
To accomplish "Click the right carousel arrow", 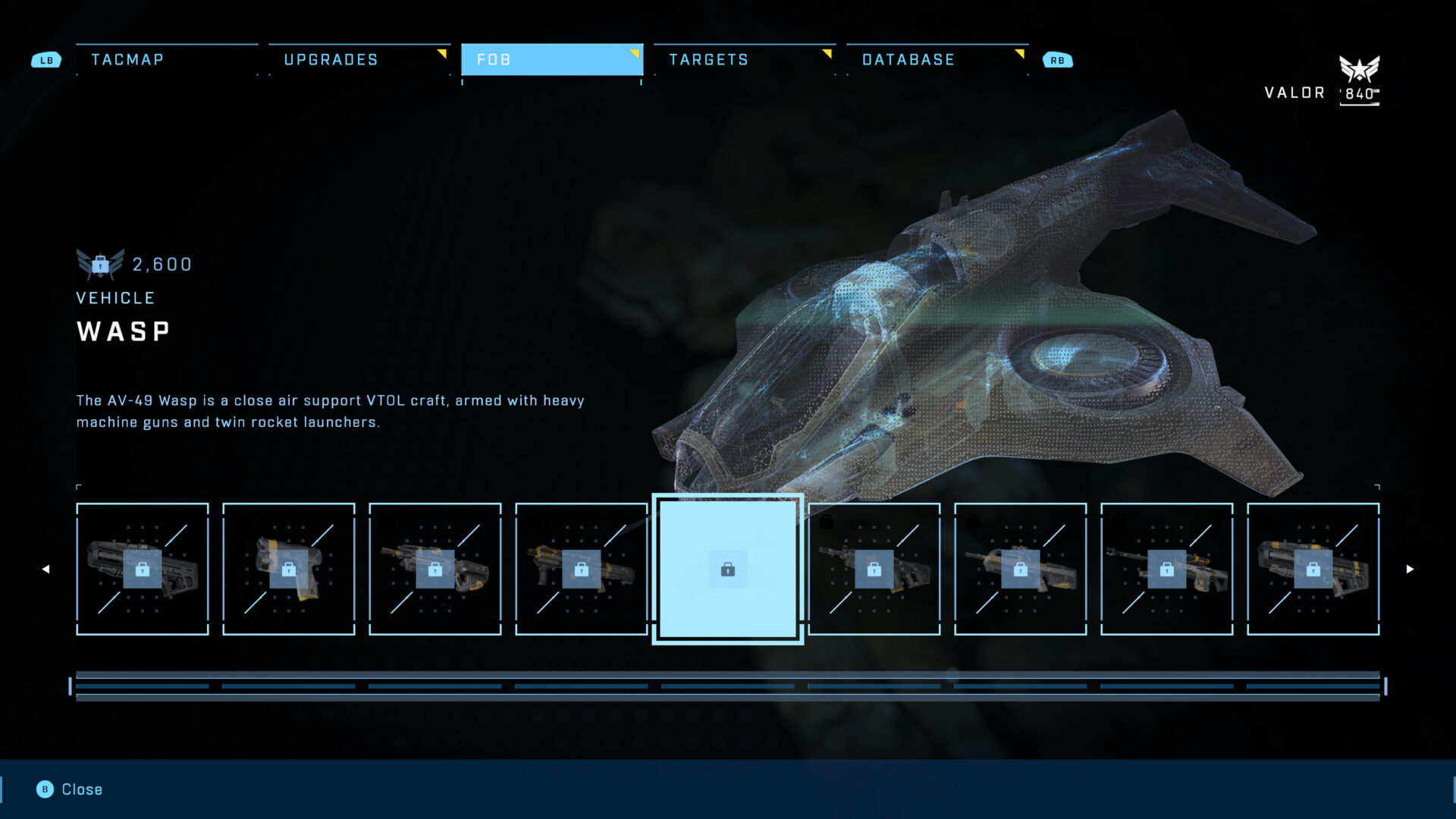I will [1410, 568].
